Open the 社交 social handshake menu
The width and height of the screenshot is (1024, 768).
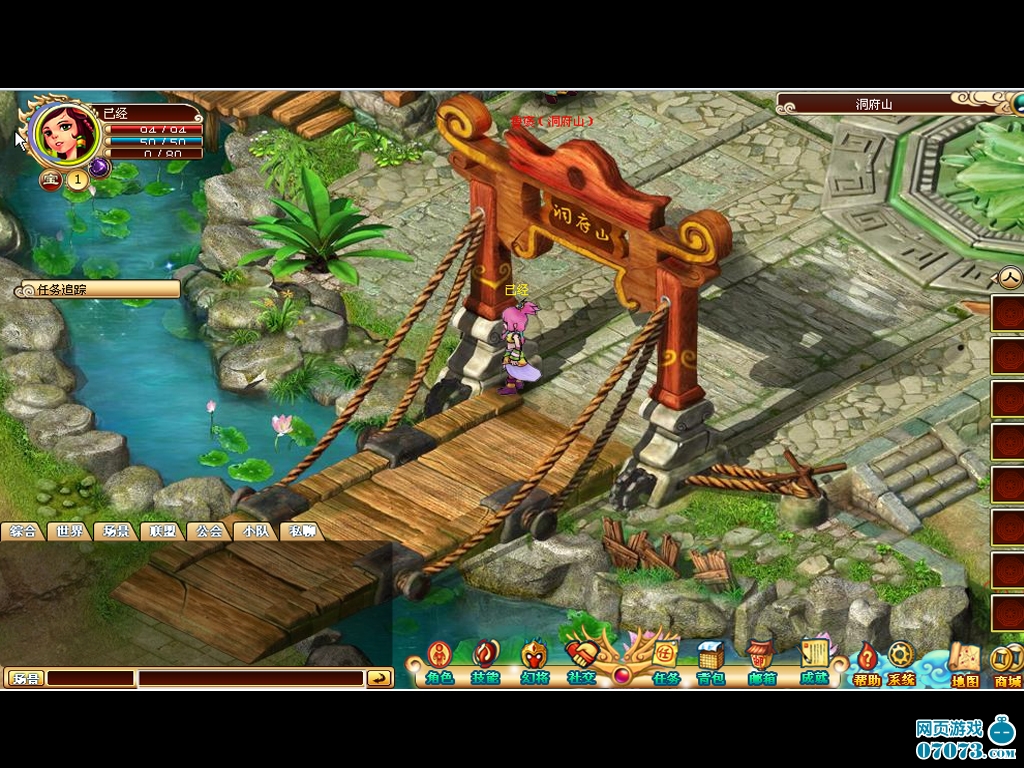pyautogui.click(x=580, y=660)
